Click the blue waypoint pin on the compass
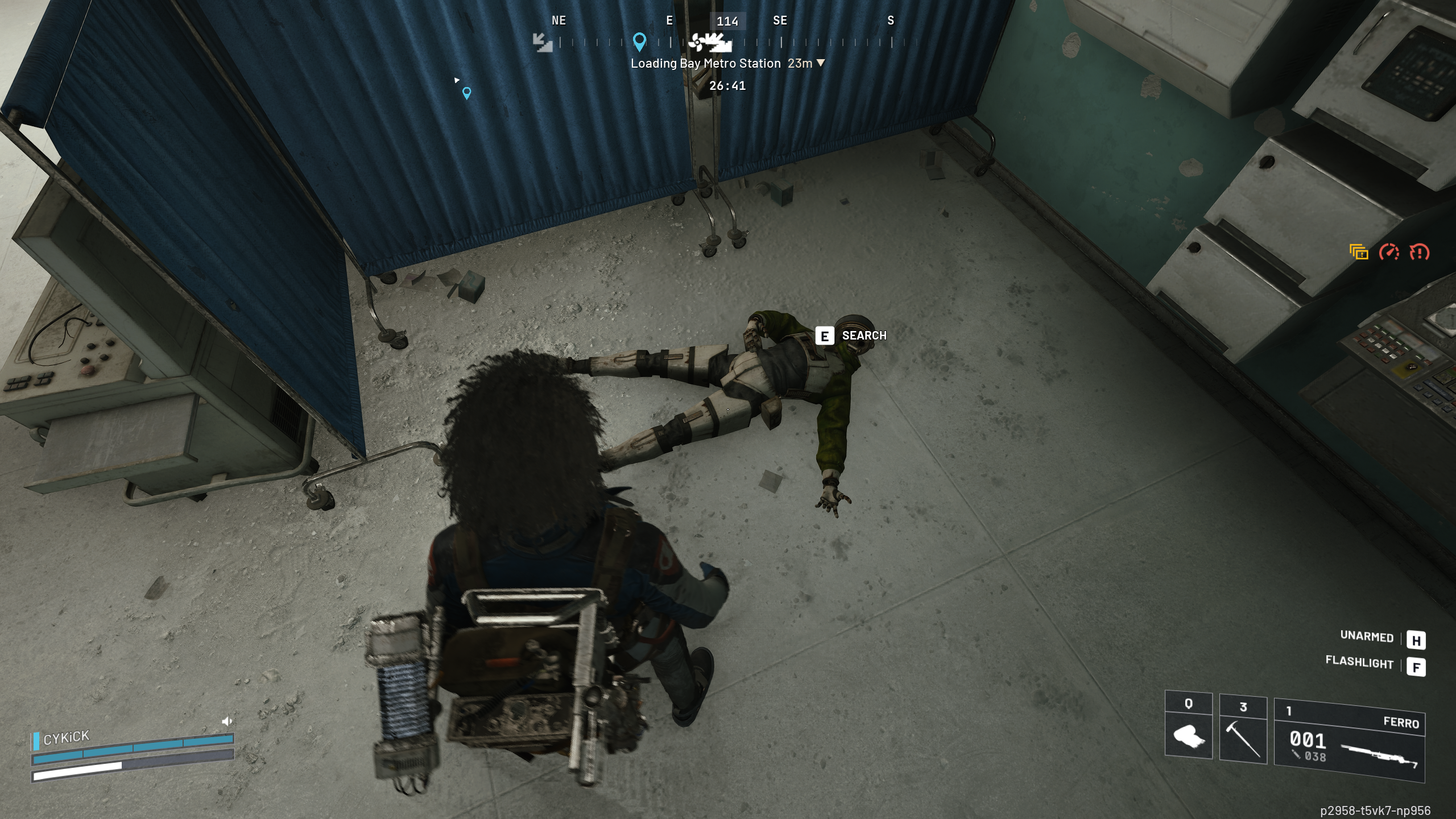1456x819 pixels. 640,42
